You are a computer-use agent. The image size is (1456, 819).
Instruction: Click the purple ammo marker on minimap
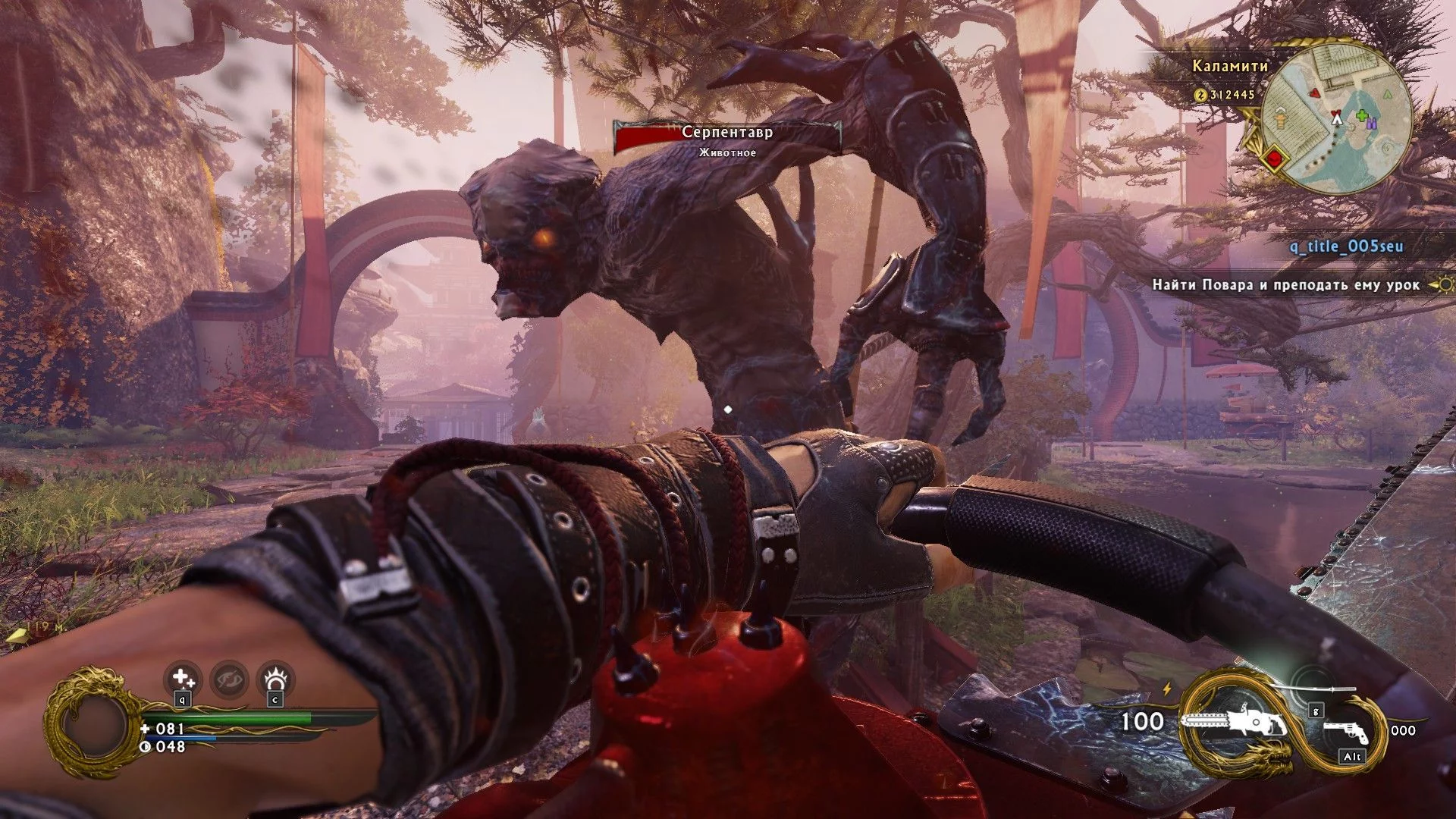1373,123
